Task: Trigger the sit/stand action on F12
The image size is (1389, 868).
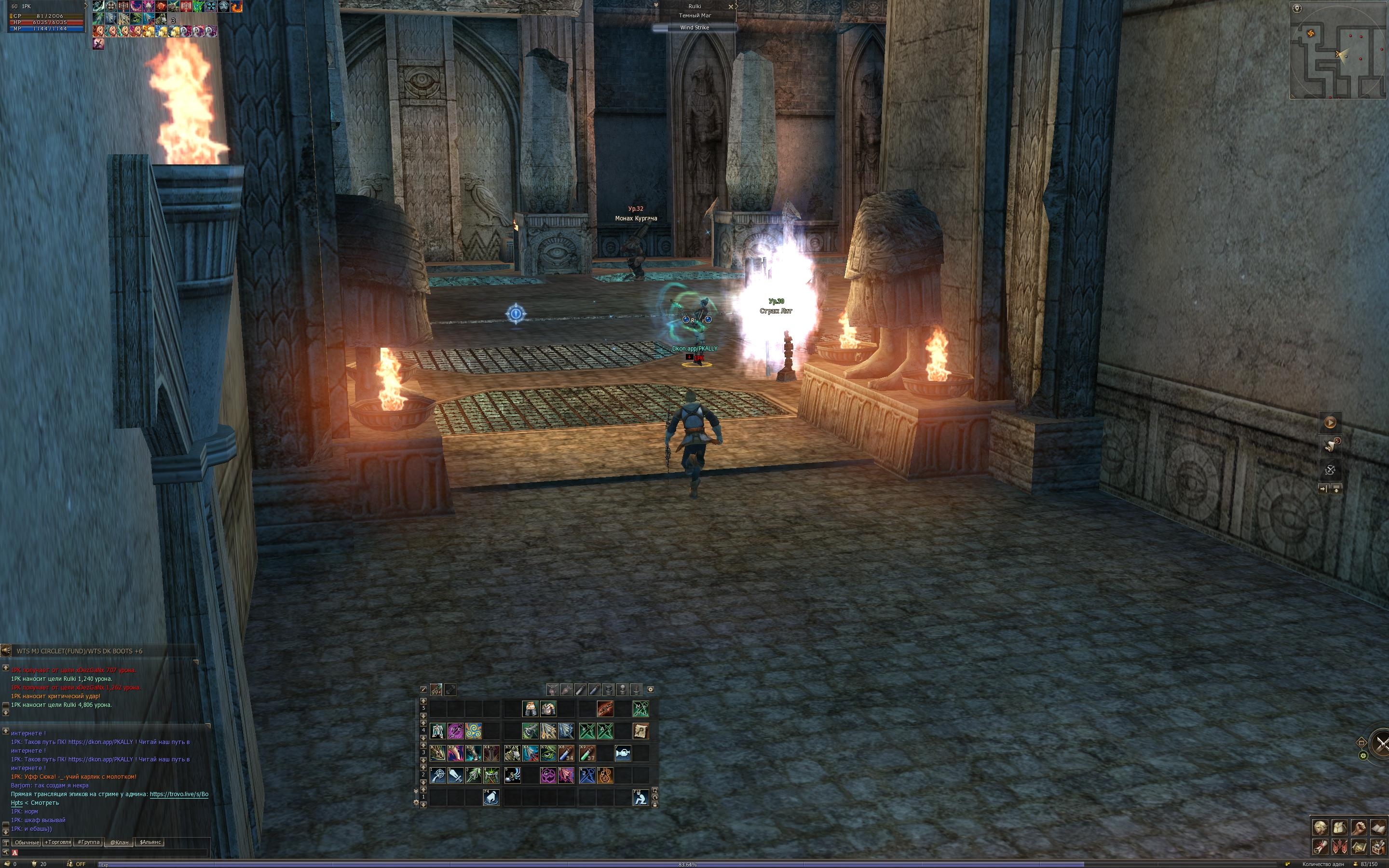Action: click(x=640, y=798)
